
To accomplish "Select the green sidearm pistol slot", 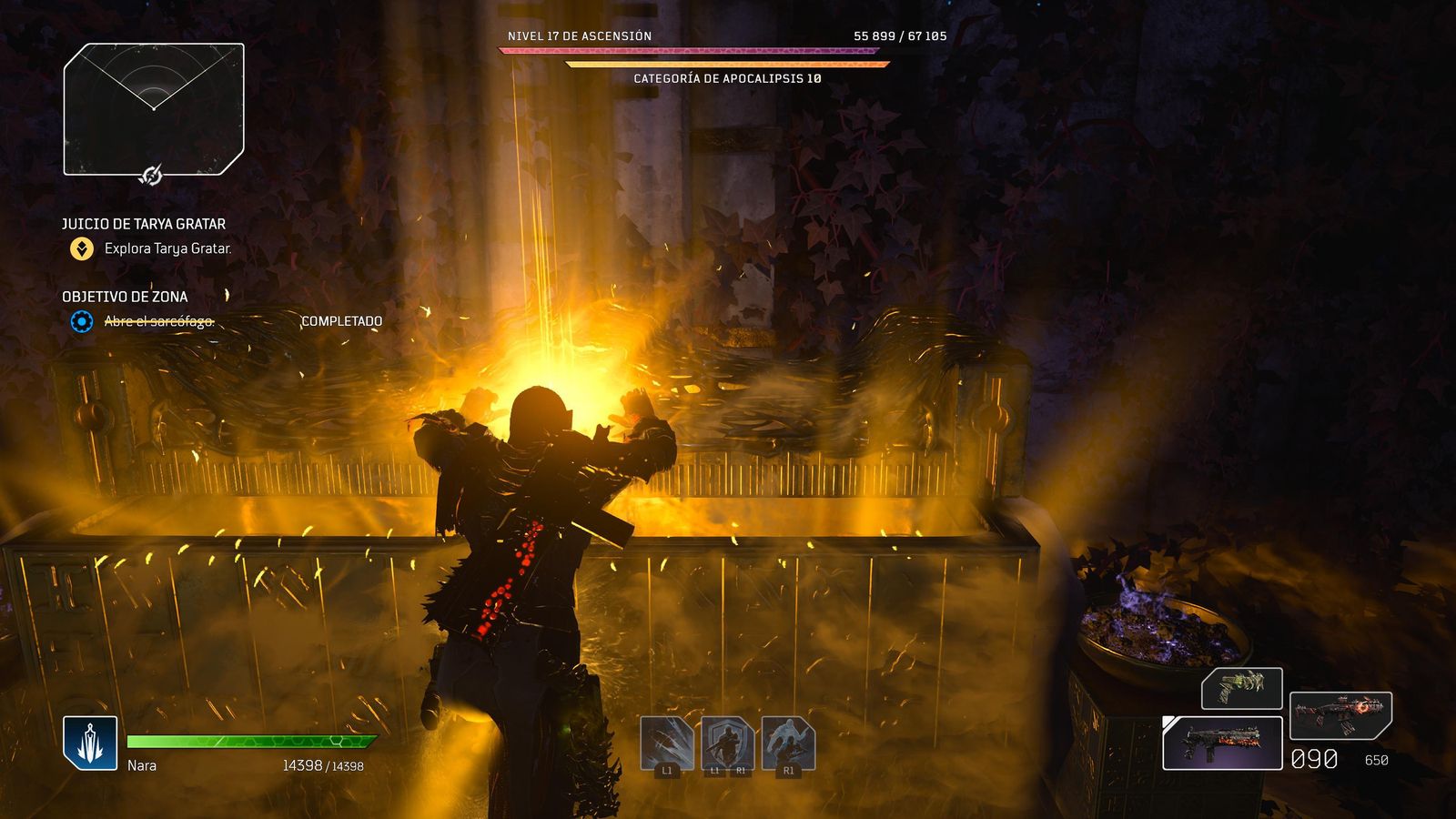I will pyautogui.click(x=1241, y=688).
